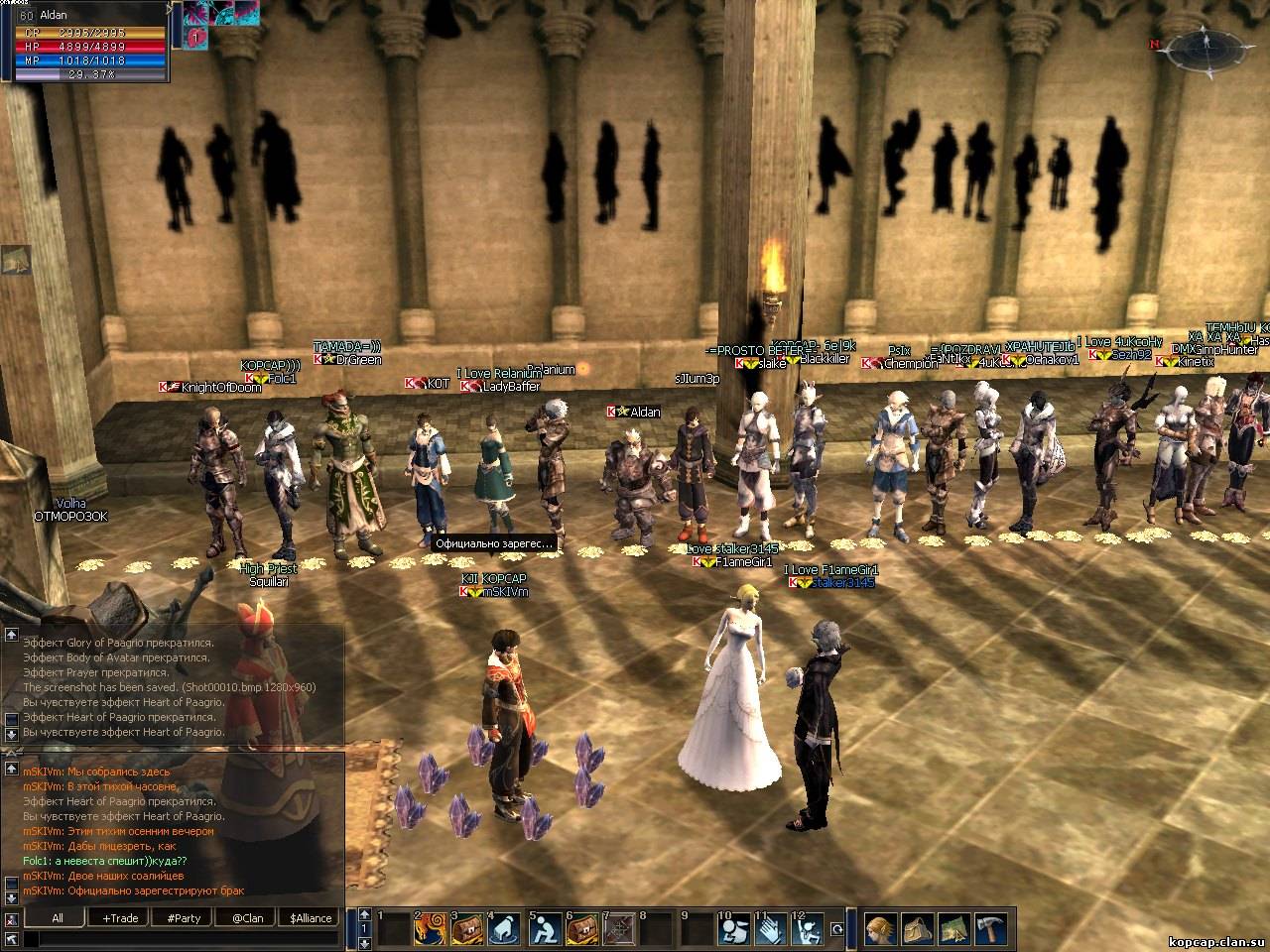Image resolution: width=1270 pixels, height=952 pixels.
Task: Activate the flame spiral skill in slot 2
Action: point(431,930)
